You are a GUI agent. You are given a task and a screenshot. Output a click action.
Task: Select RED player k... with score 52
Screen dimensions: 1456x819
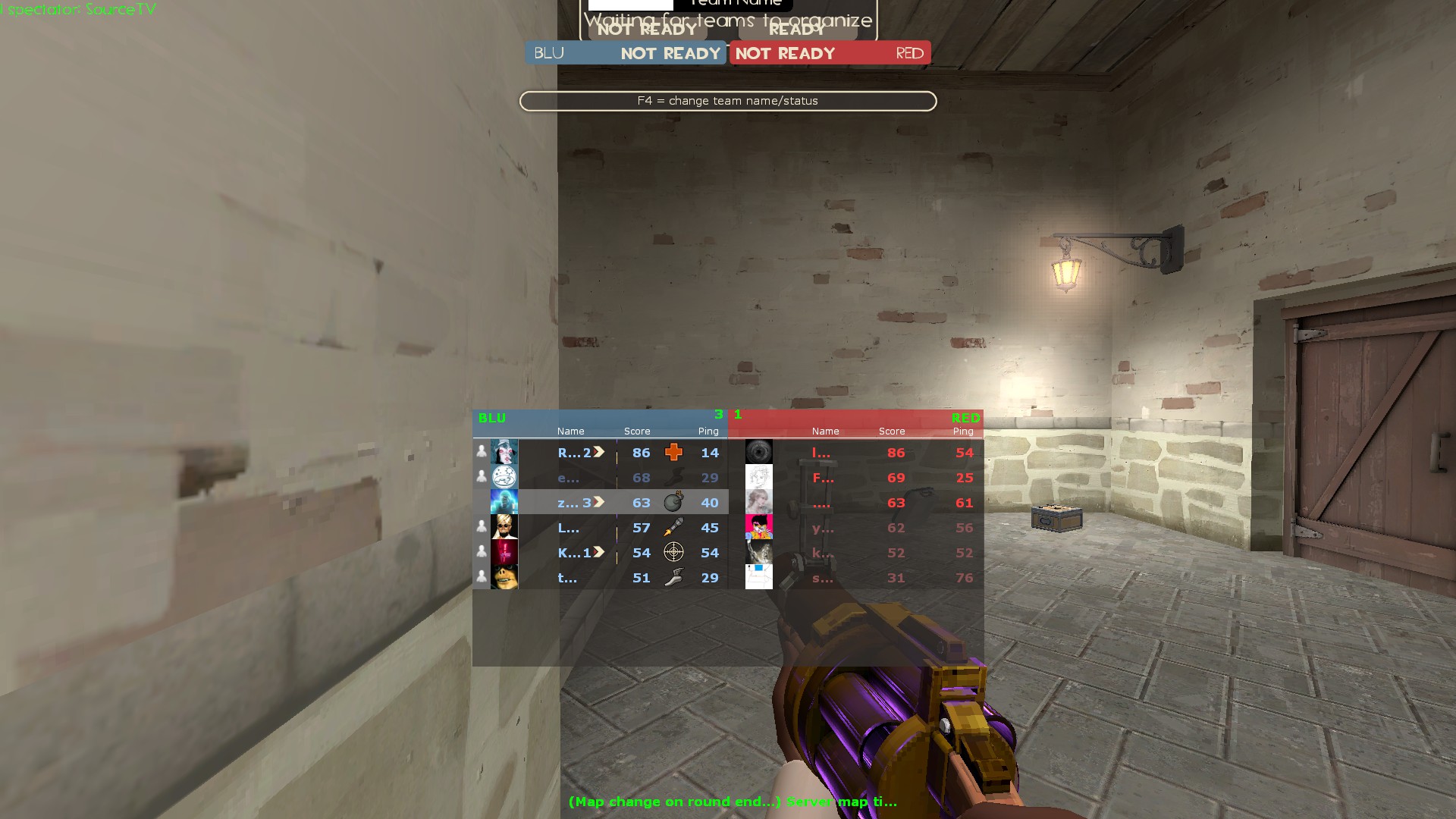(x=823, y=553)
